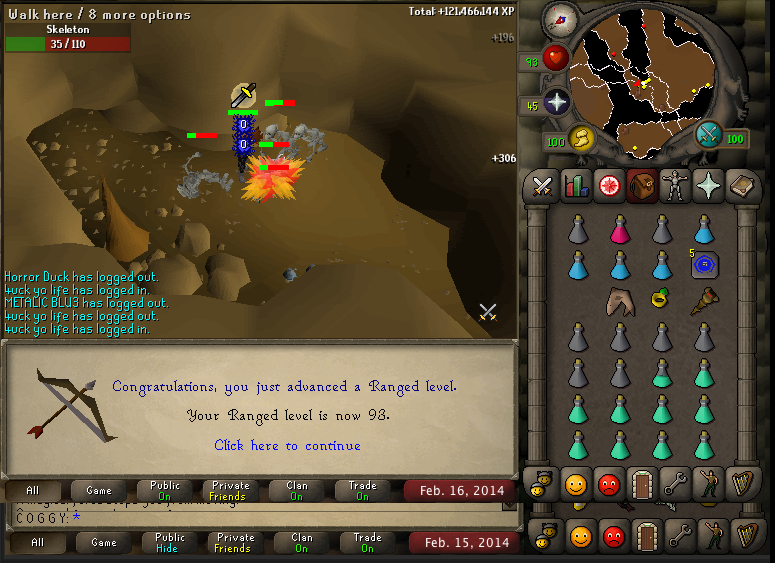Click the compass to face north
The height and width of the screenshot is (563, 775).
(x=560, y=18)
